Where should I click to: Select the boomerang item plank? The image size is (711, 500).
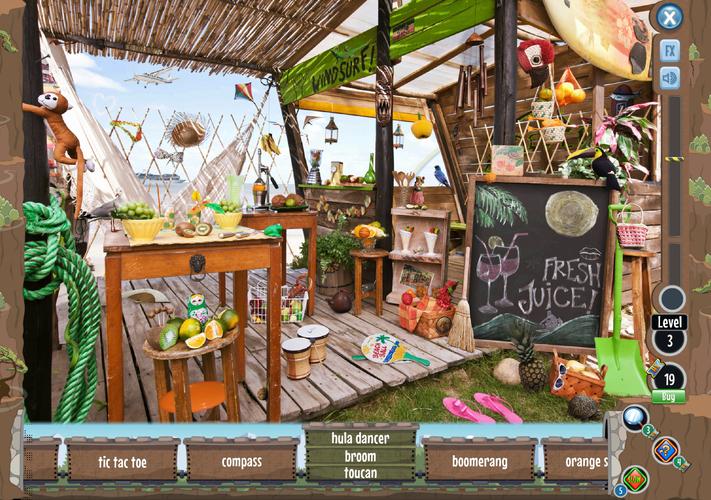(479, 462)
